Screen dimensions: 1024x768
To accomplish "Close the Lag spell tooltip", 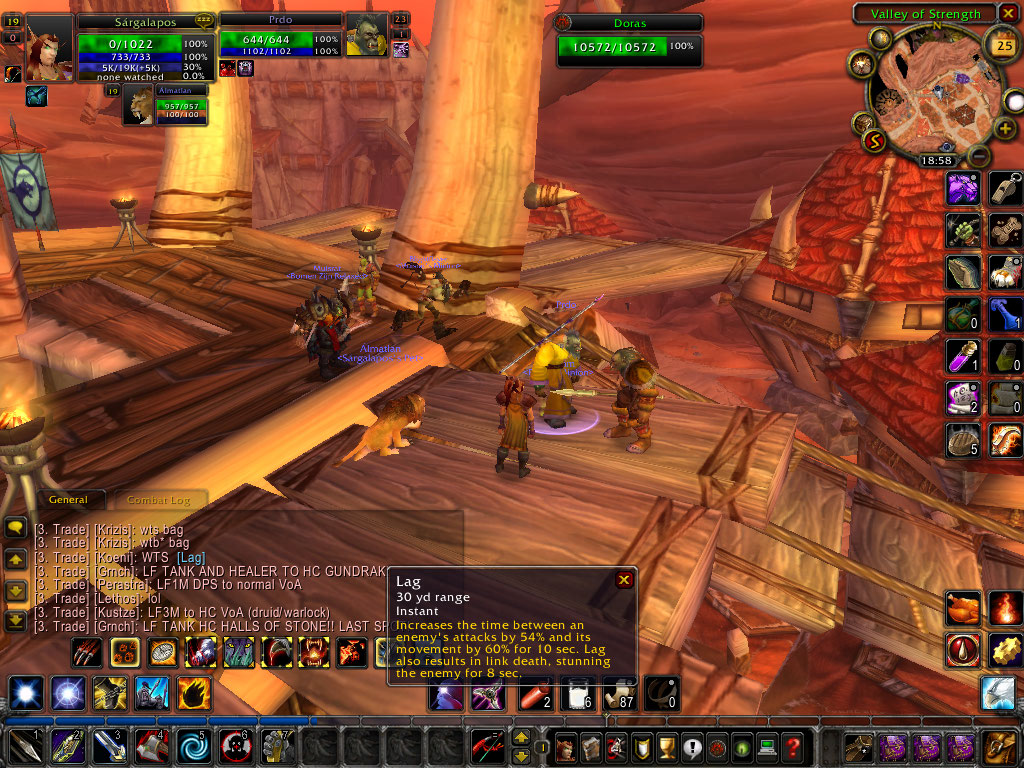I will [624, 579].
